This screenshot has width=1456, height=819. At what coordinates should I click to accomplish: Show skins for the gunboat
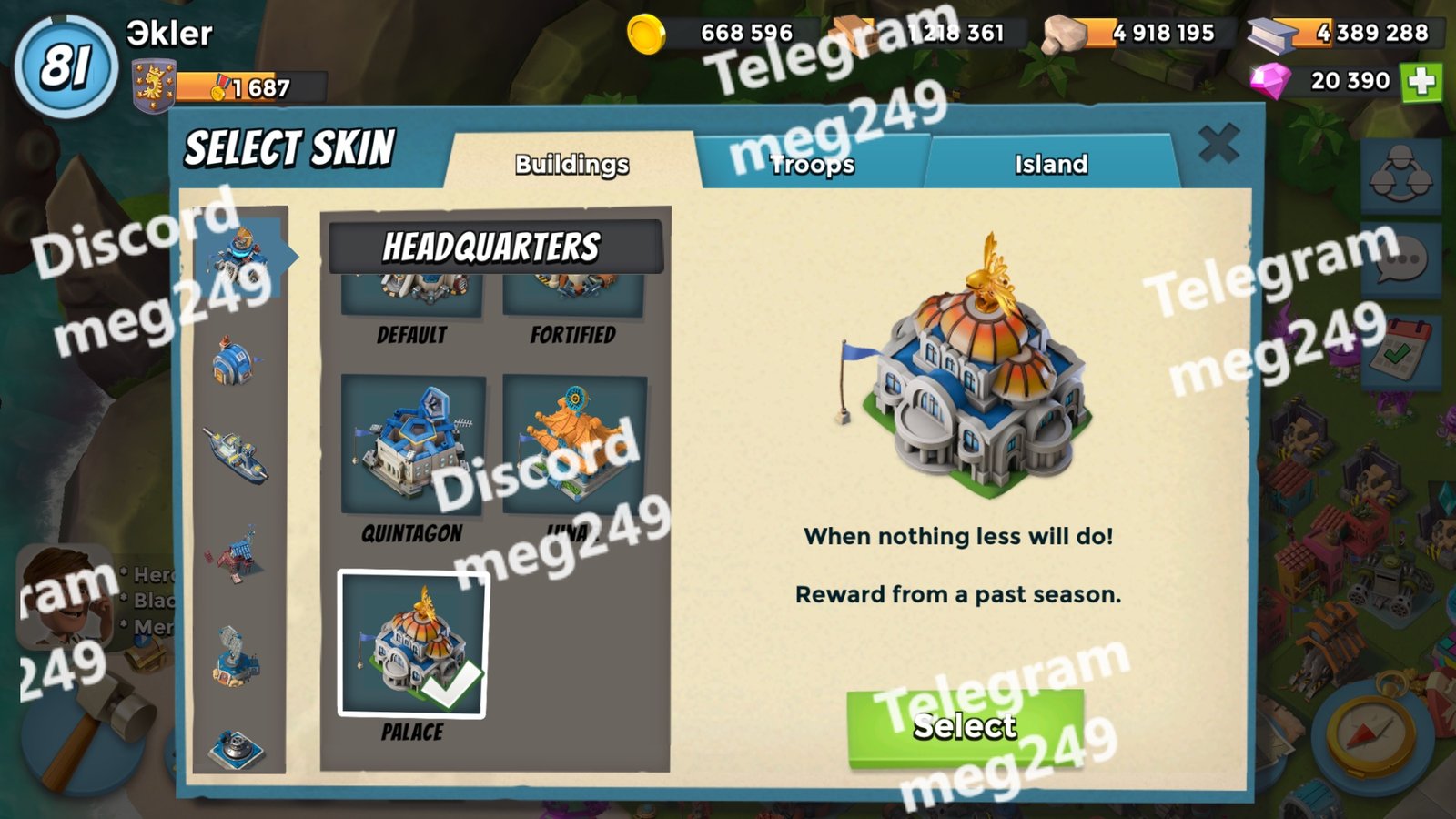pos(237,454)
